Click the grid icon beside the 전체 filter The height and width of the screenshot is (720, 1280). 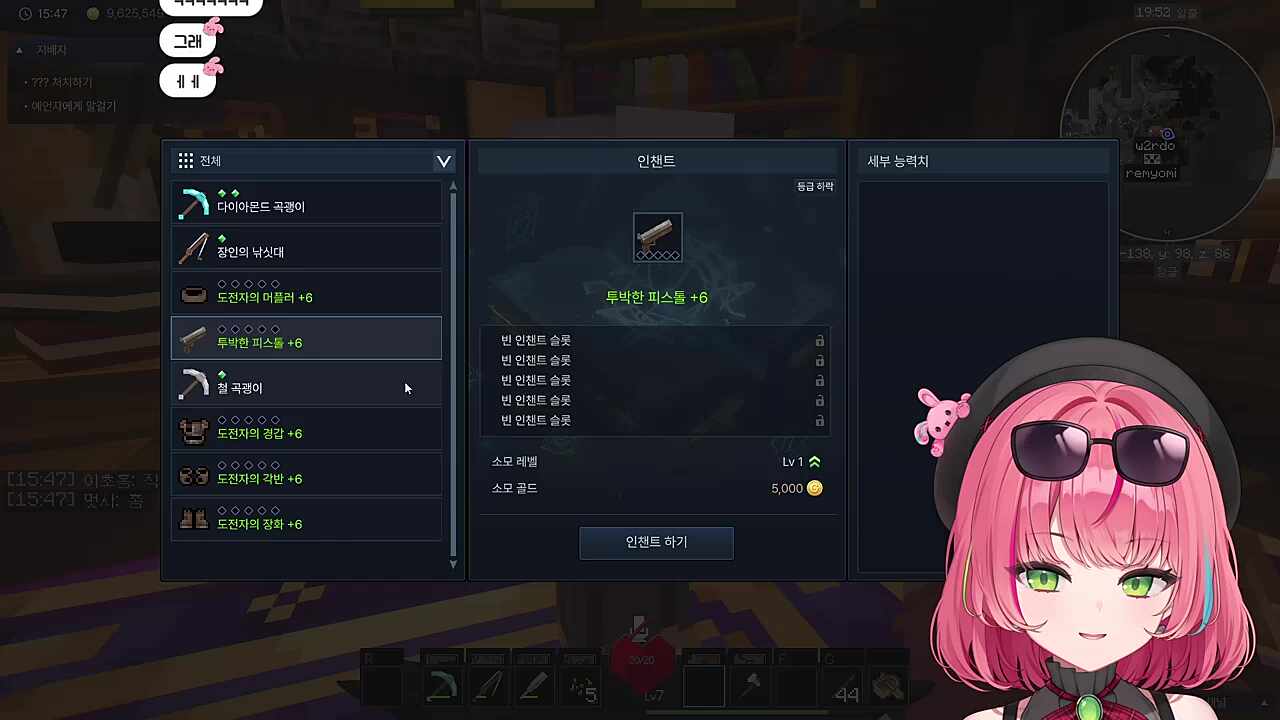185,160
